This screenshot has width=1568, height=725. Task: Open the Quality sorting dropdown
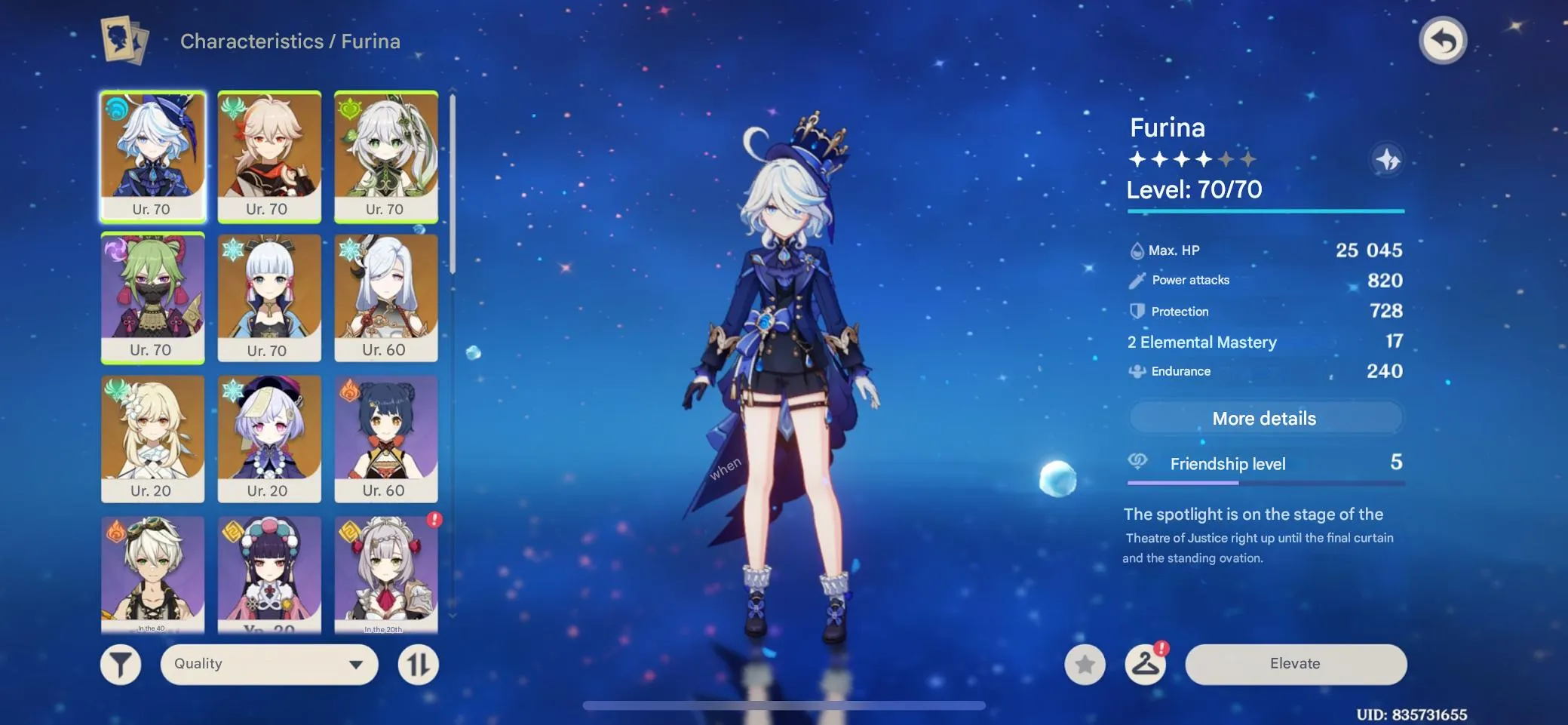tap(269, 664)
